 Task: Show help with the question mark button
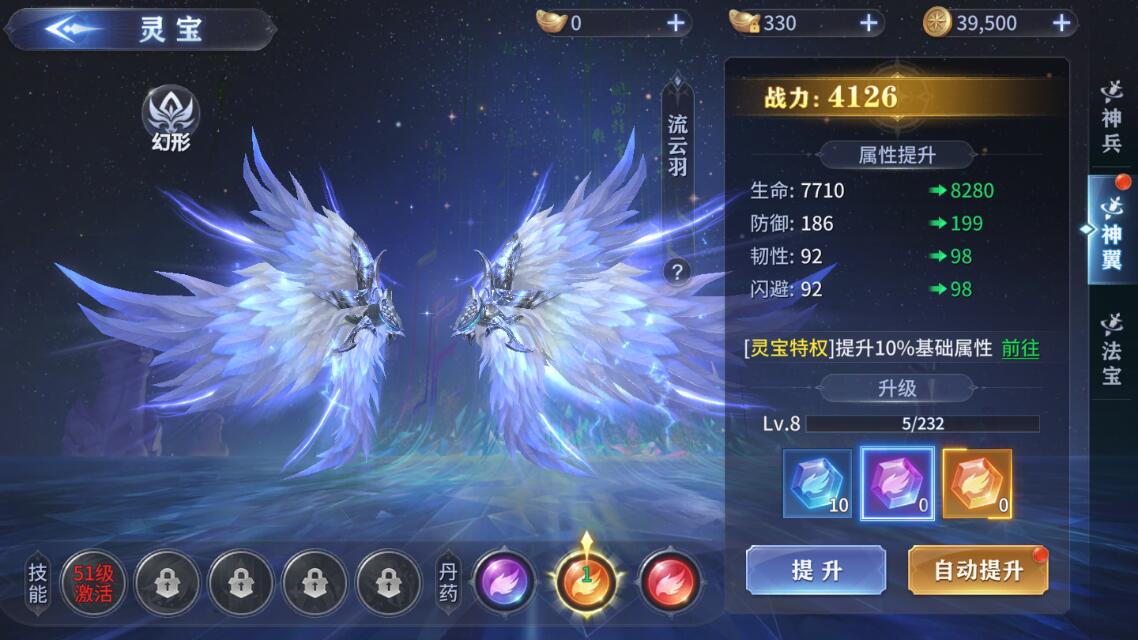678,271
